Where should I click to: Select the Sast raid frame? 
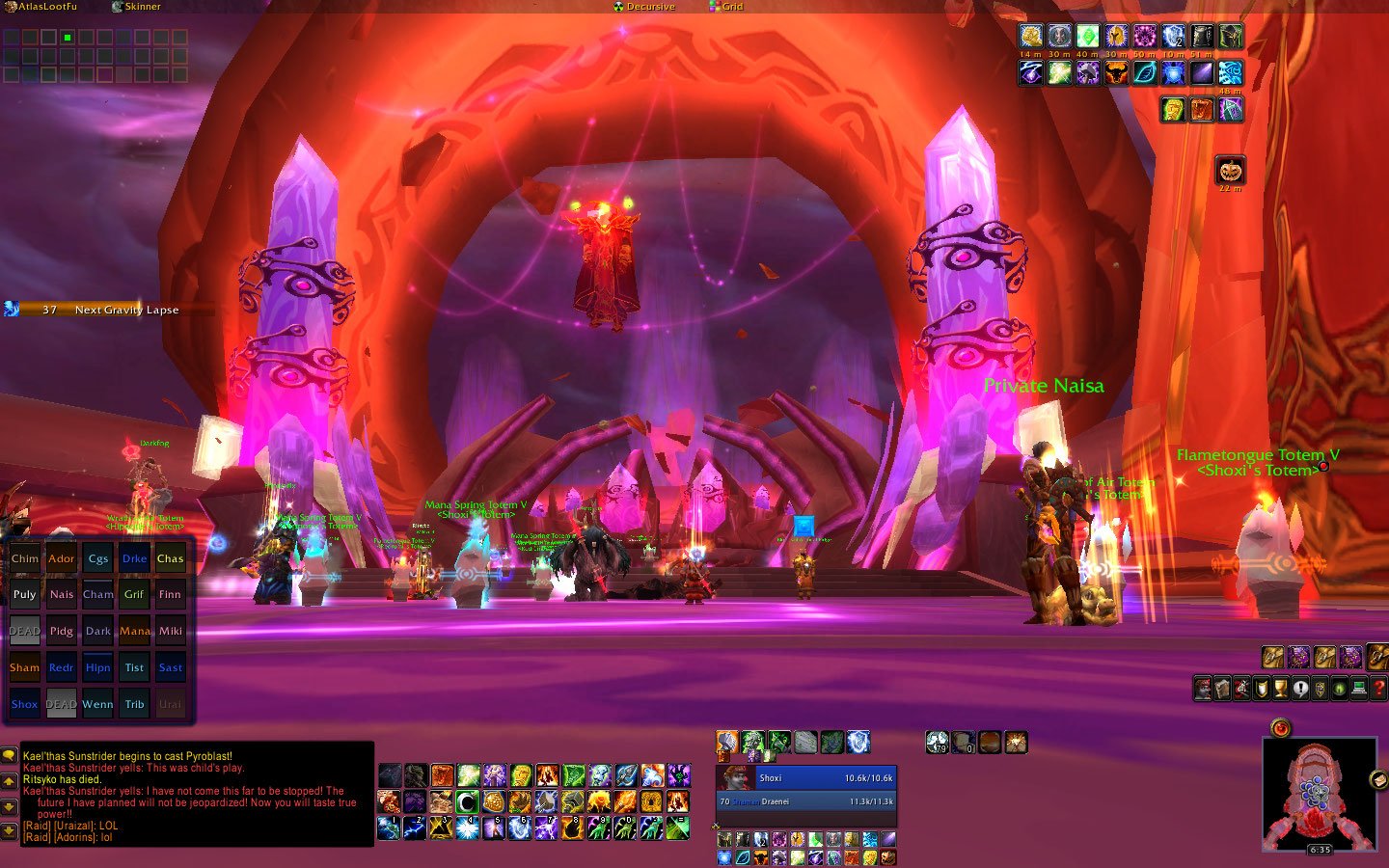point(171,668)
